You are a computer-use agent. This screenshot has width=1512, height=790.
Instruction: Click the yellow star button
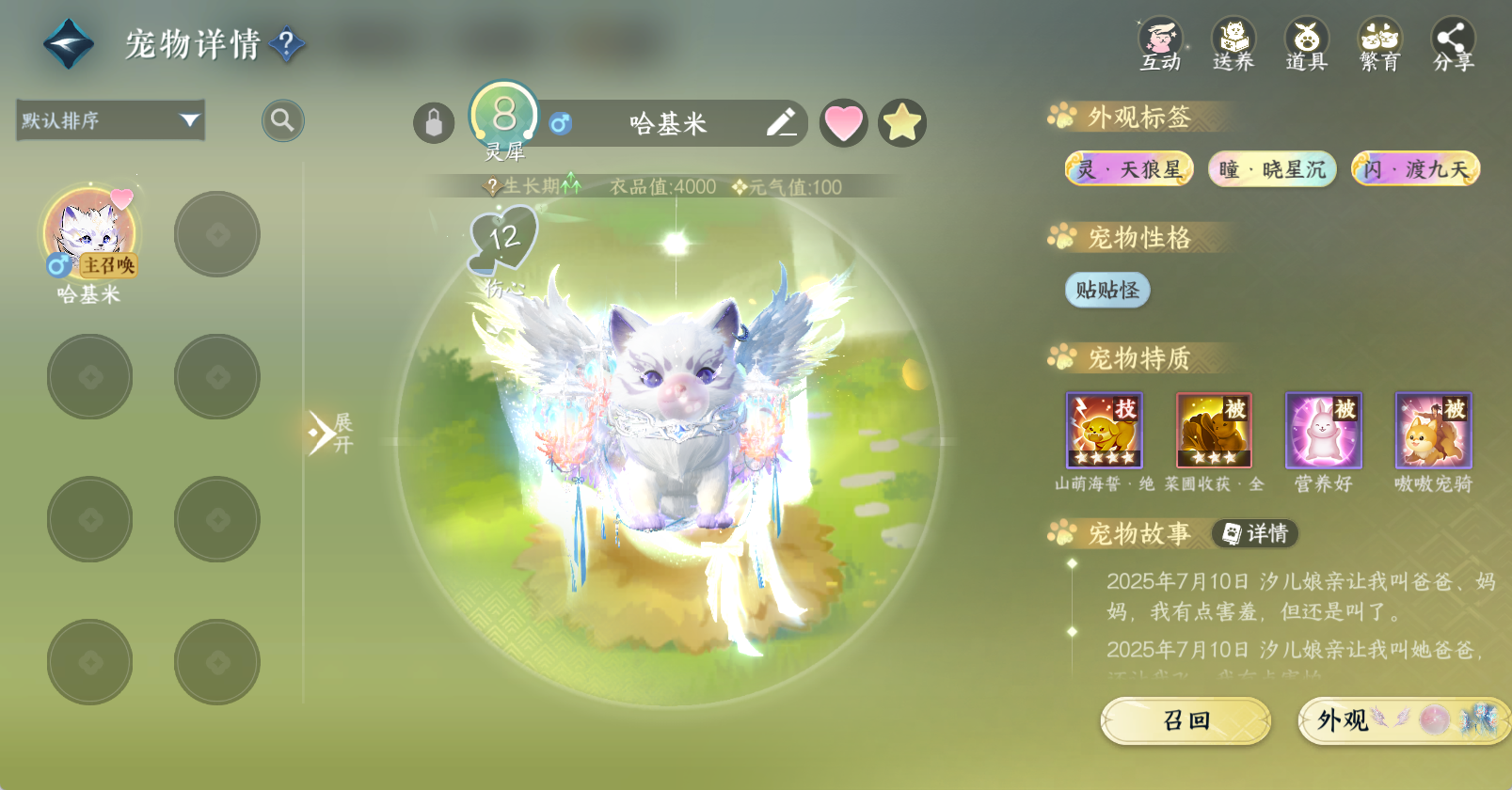point(902,123)
